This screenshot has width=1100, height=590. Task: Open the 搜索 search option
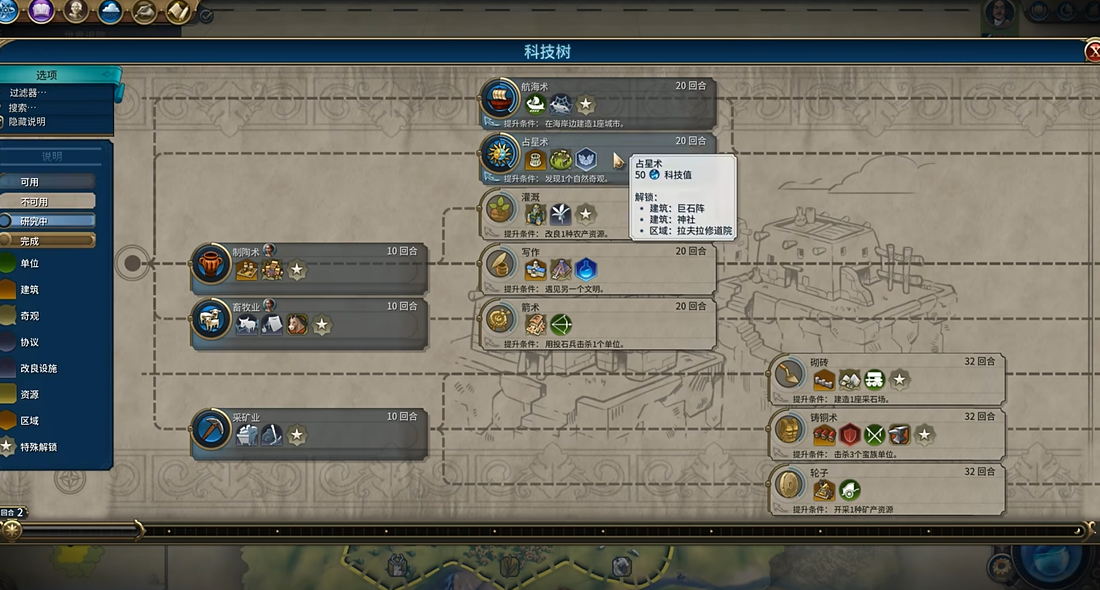(x=23, y=108)
